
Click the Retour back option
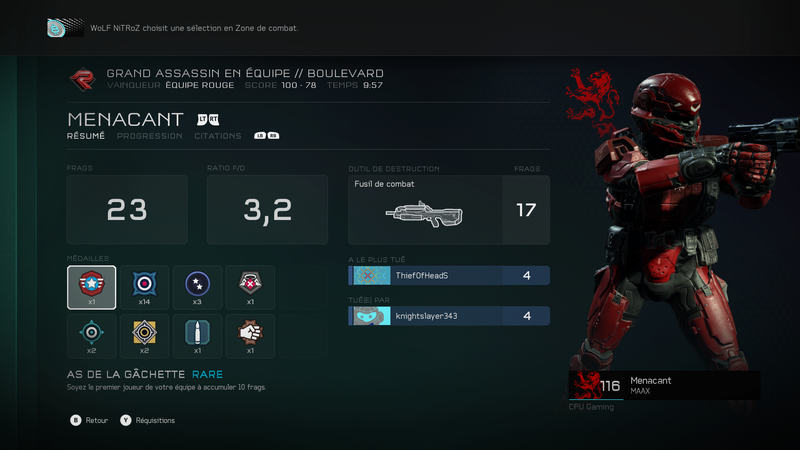(90, 421)
